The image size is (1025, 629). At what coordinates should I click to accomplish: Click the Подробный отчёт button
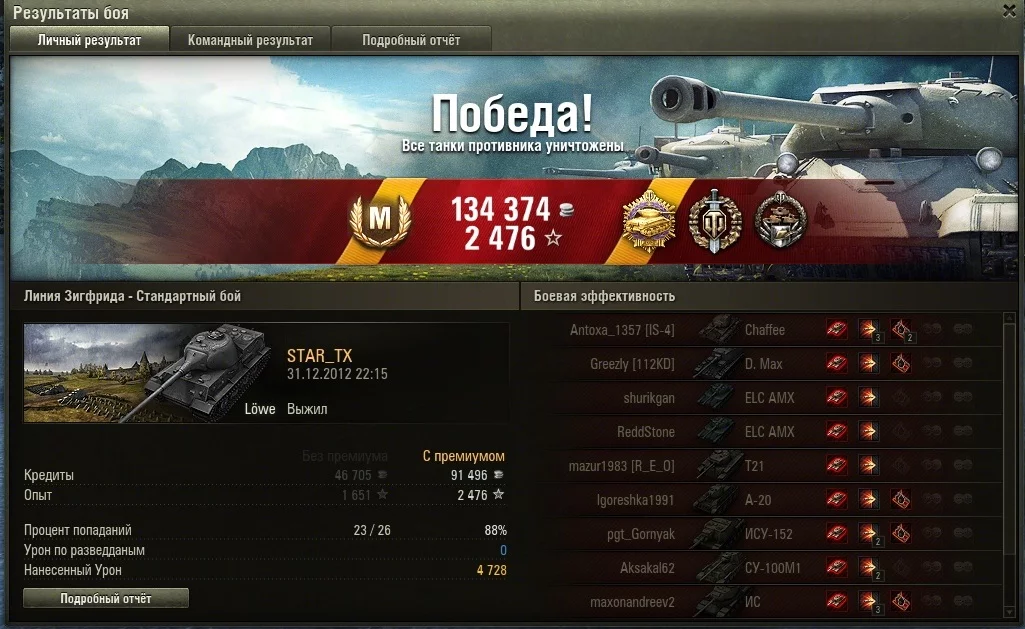tap(106, 598)
